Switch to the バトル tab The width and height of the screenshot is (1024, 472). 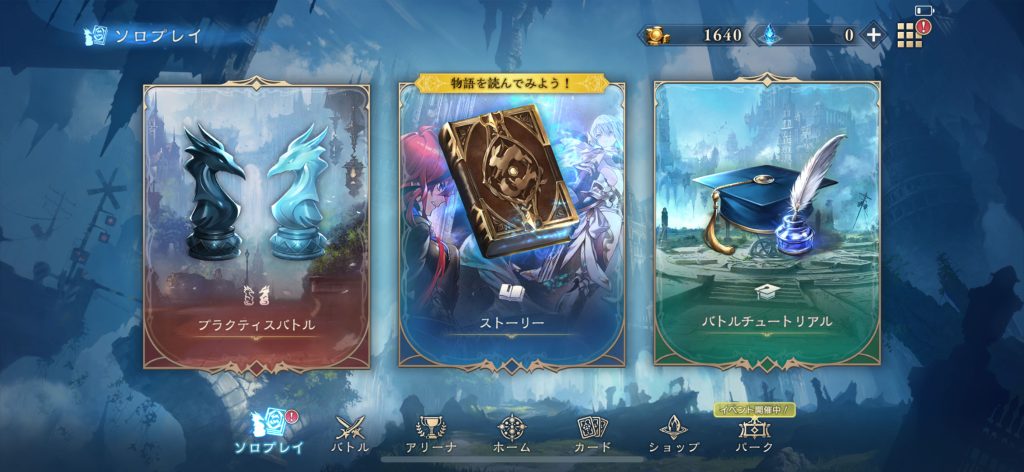pos(350,434)
